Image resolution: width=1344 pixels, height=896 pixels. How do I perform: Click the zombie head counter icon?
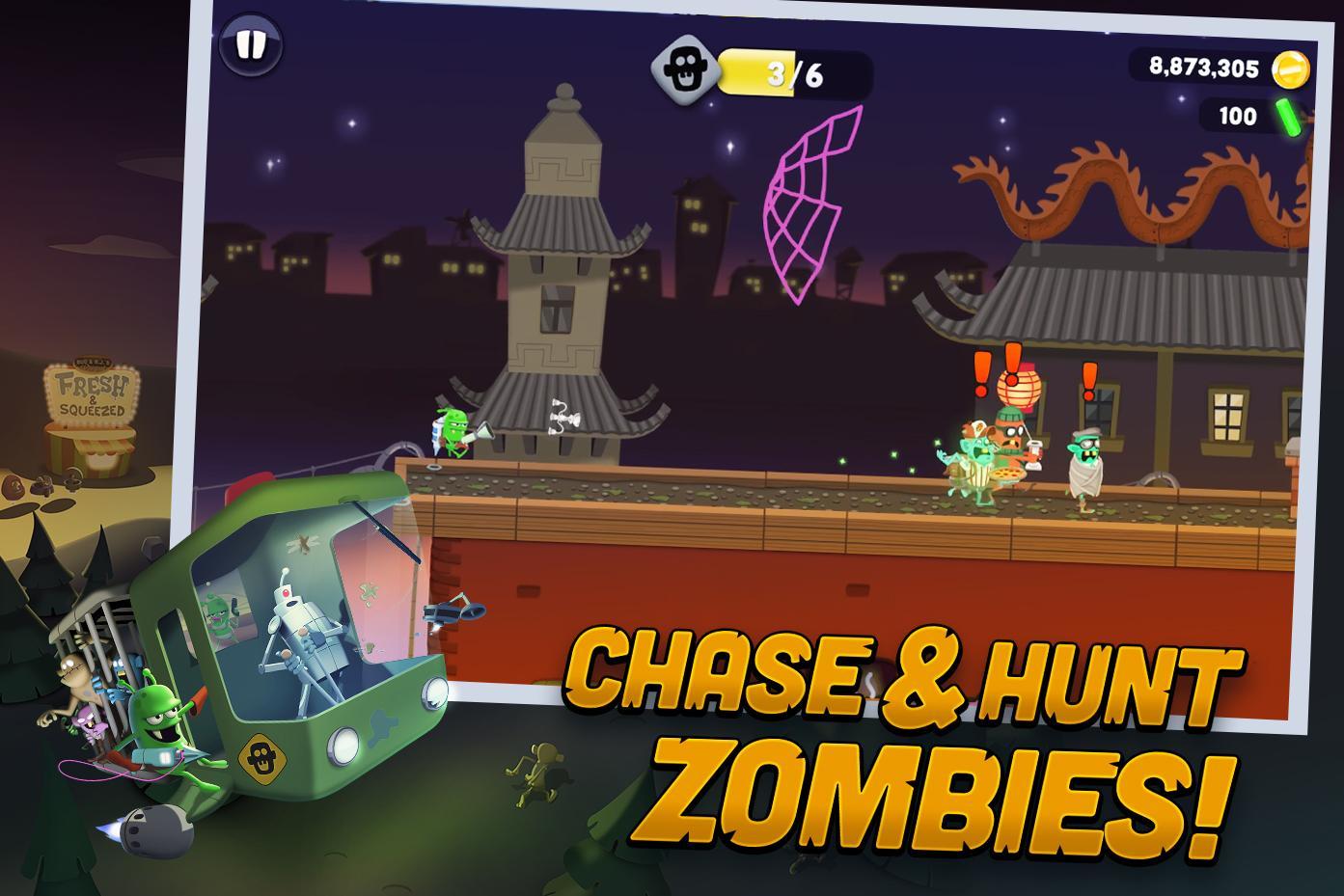coord(686,68)
